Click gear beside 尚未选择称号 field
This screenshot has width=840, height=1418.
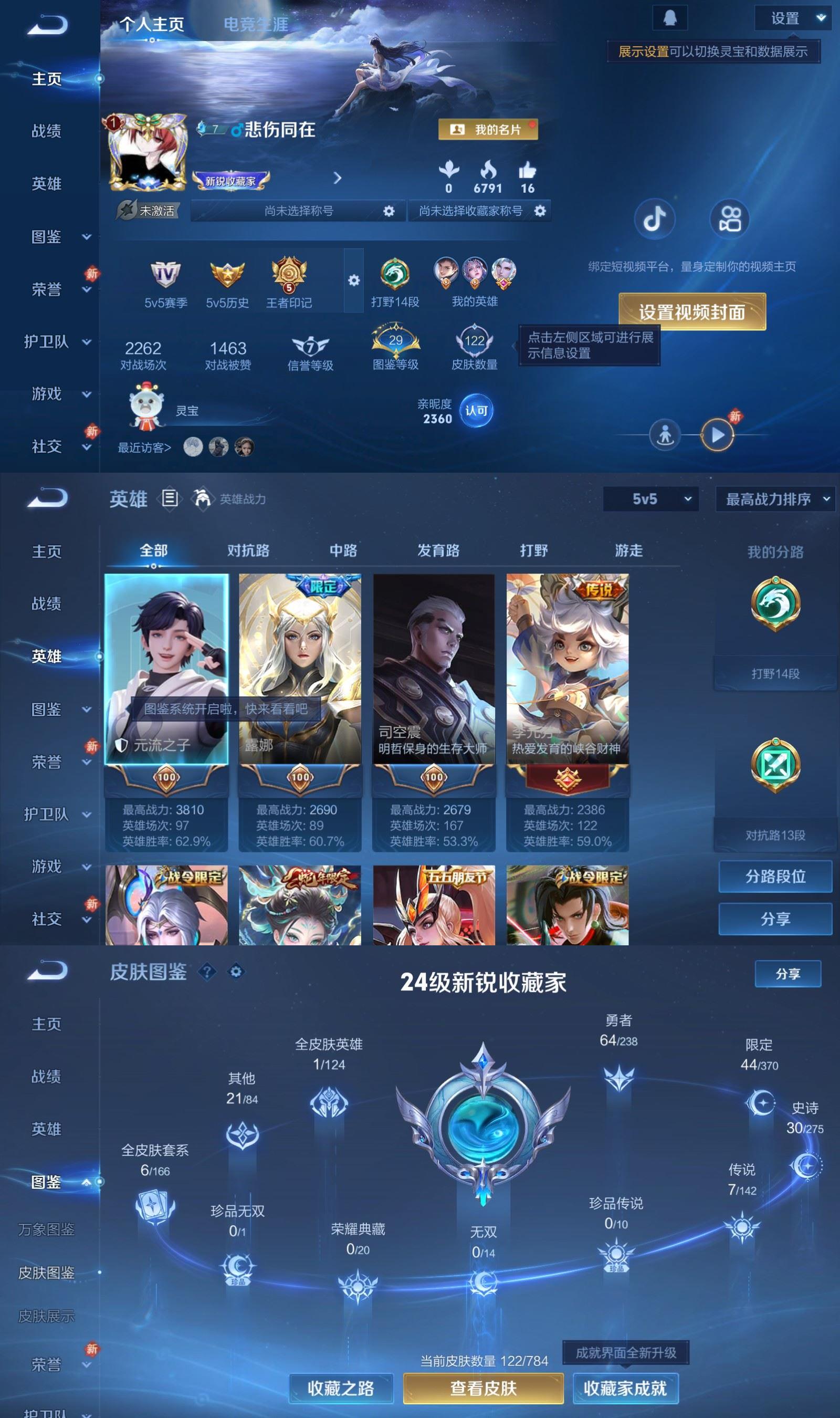pyautogui.click(x=388, y=211)
